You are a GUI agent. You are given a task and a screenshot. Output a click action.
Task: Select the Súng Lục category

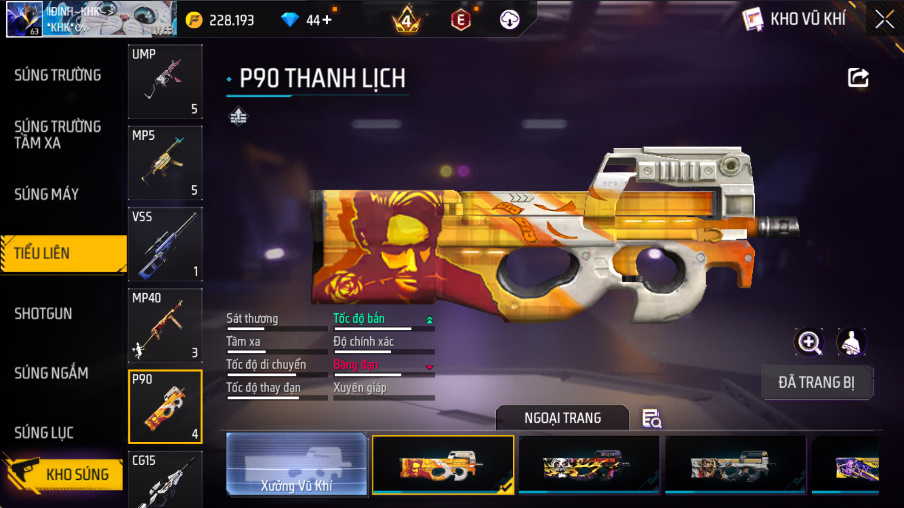43,433
